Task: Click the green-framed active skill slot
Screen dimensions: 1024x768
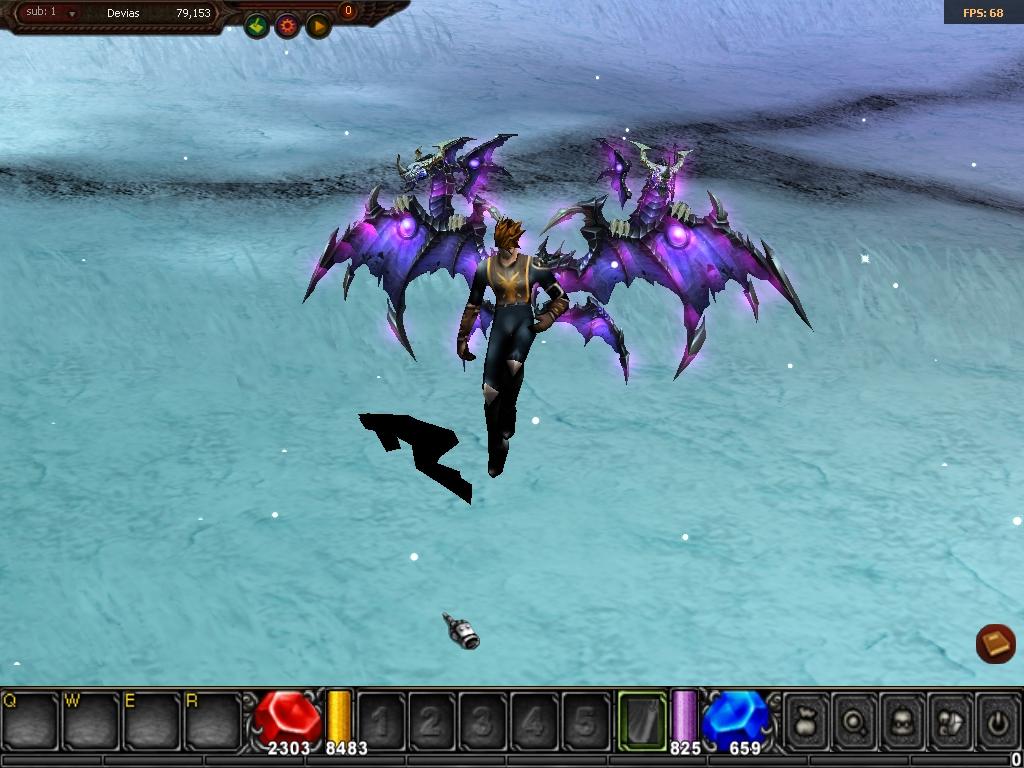Action: click(x=642, y=720)
